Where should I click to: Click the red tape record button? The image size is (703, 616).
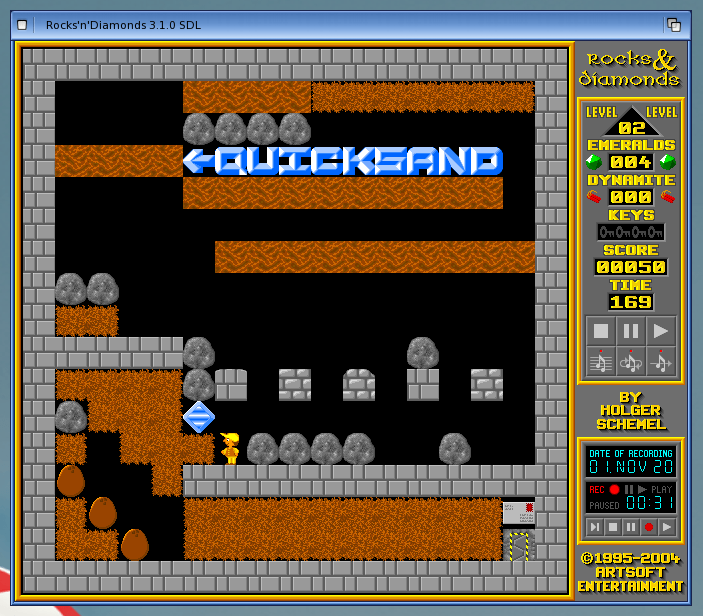click(x=648, y=527)
